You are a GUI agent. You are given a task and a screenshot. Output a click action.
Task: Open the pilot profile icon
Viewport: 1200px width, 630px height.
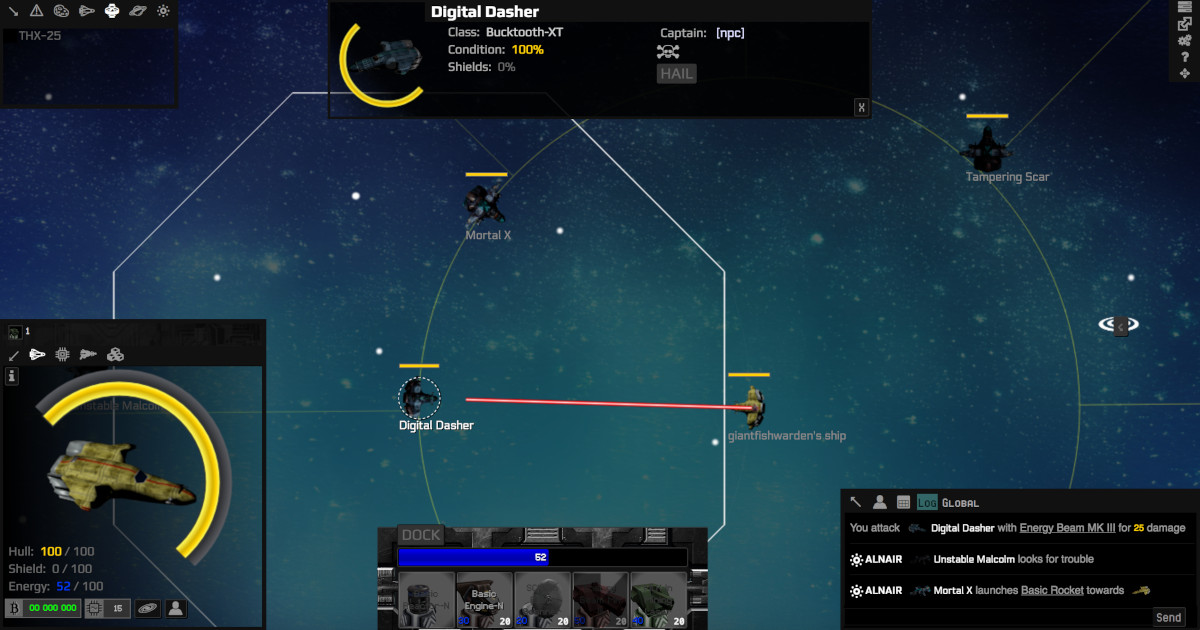(x=176, y=607)
